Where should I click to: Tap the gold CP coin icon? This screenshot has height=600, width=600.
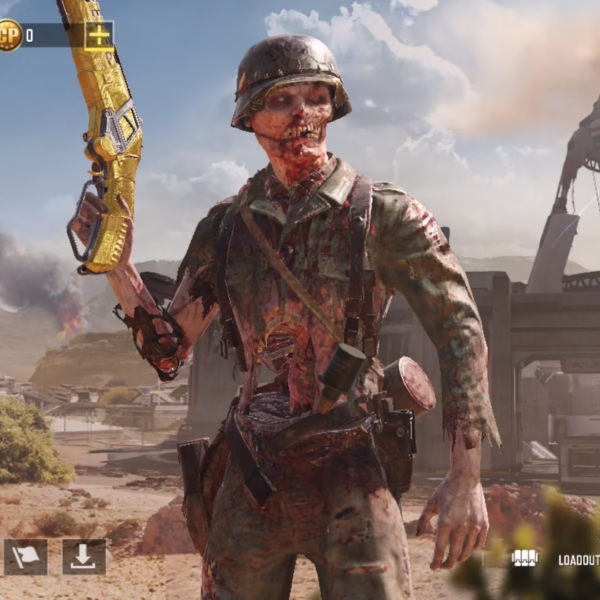tap(8, 36)
